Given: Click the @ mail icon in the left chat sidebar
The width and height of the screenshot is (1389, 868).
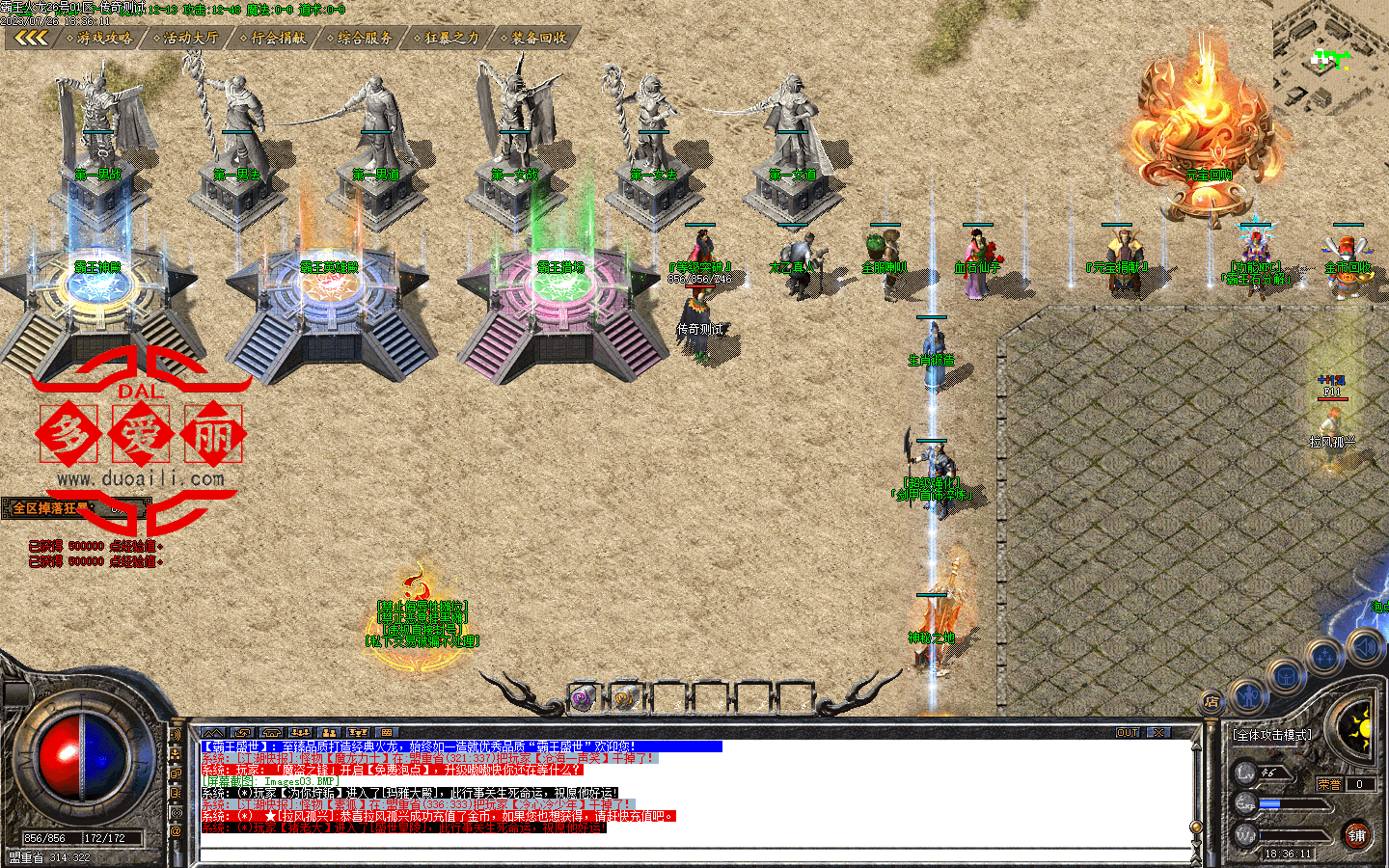Looking at the screenshot, I should (x=177, y=829).
